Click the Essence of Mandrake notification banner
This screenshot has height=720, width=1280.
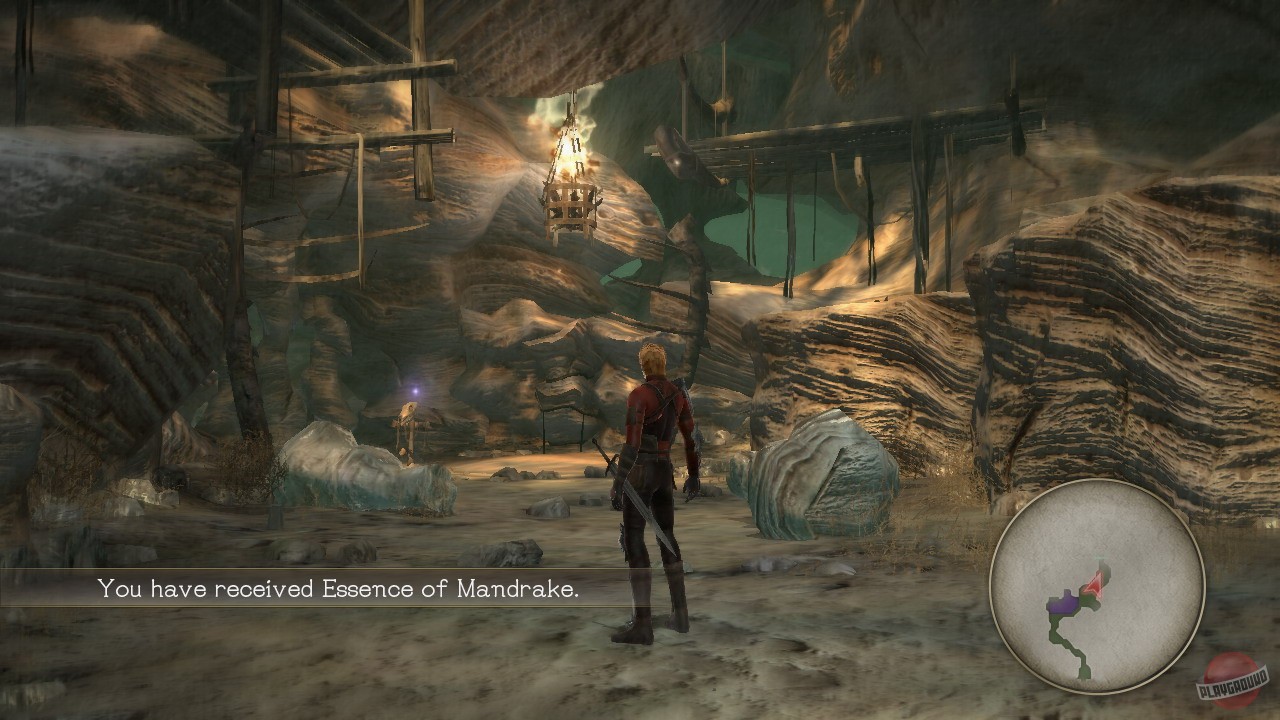point(340,589)
